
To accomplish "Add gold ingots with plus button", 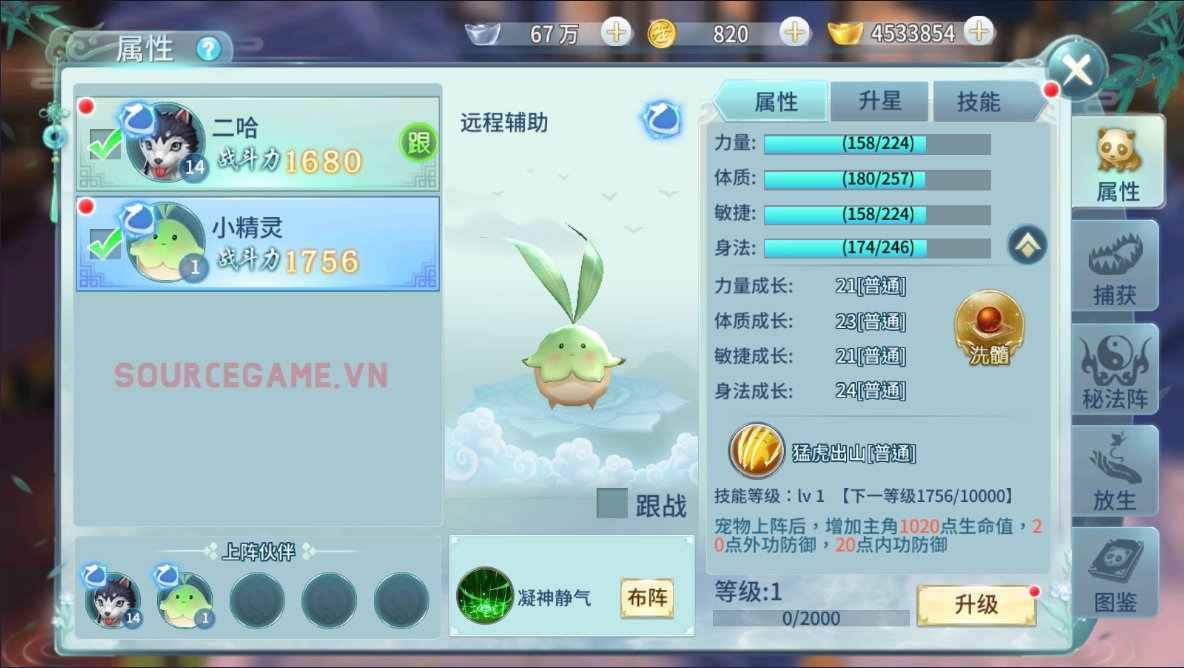I will (978, 32).
